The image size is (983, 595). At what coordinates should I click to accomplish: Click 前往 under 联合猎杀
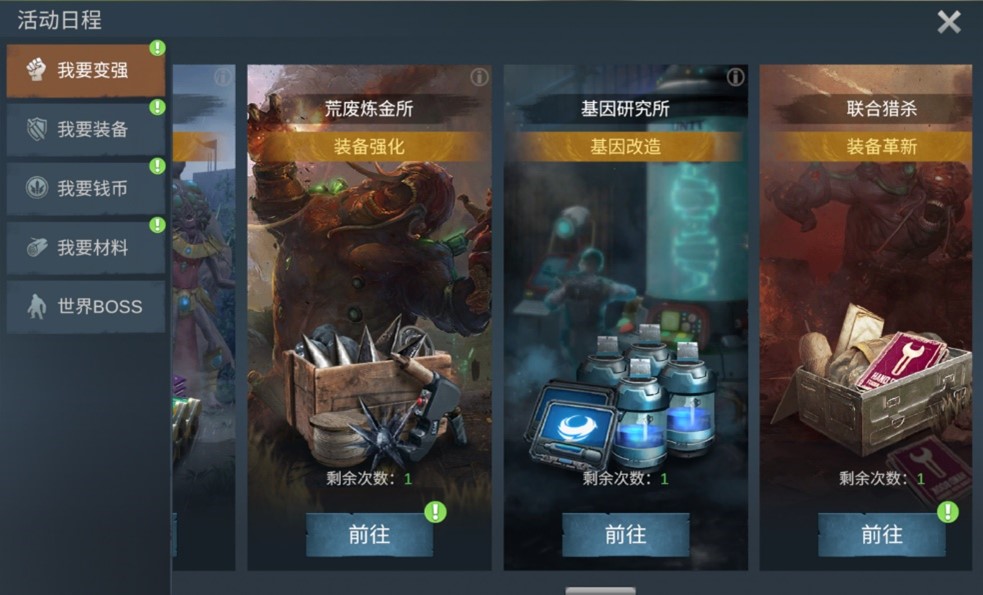coord(881,535)
